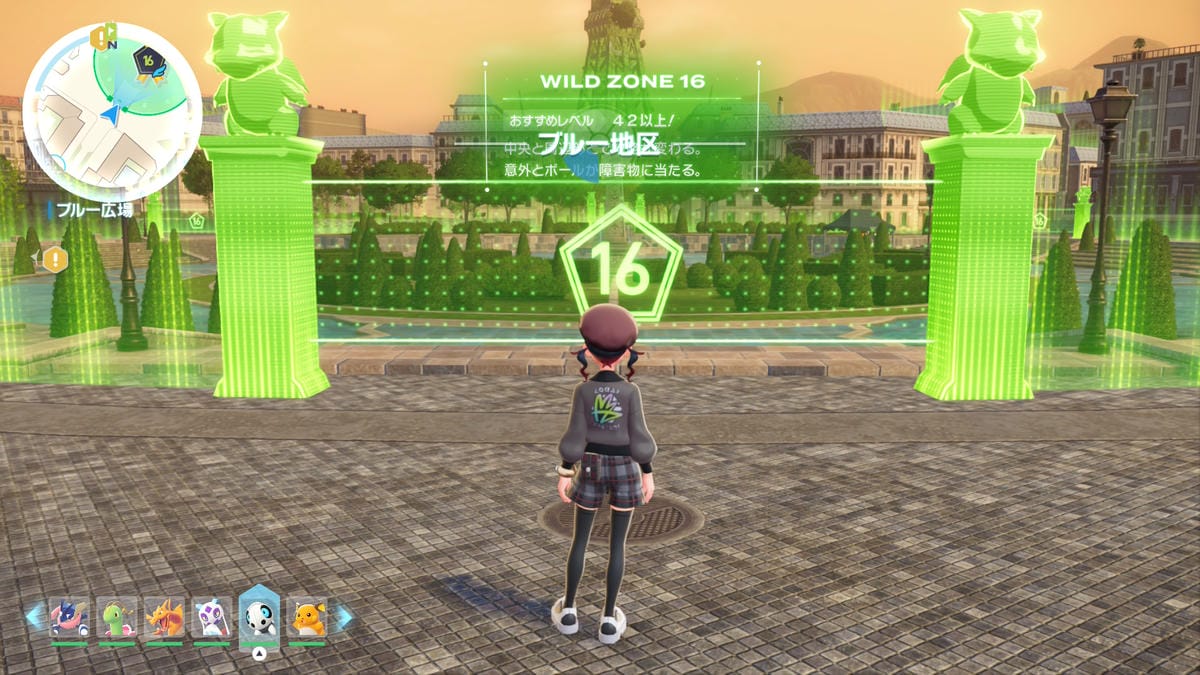
Task: Switch to Charizard in the party
Action: [x=164, y=618]
